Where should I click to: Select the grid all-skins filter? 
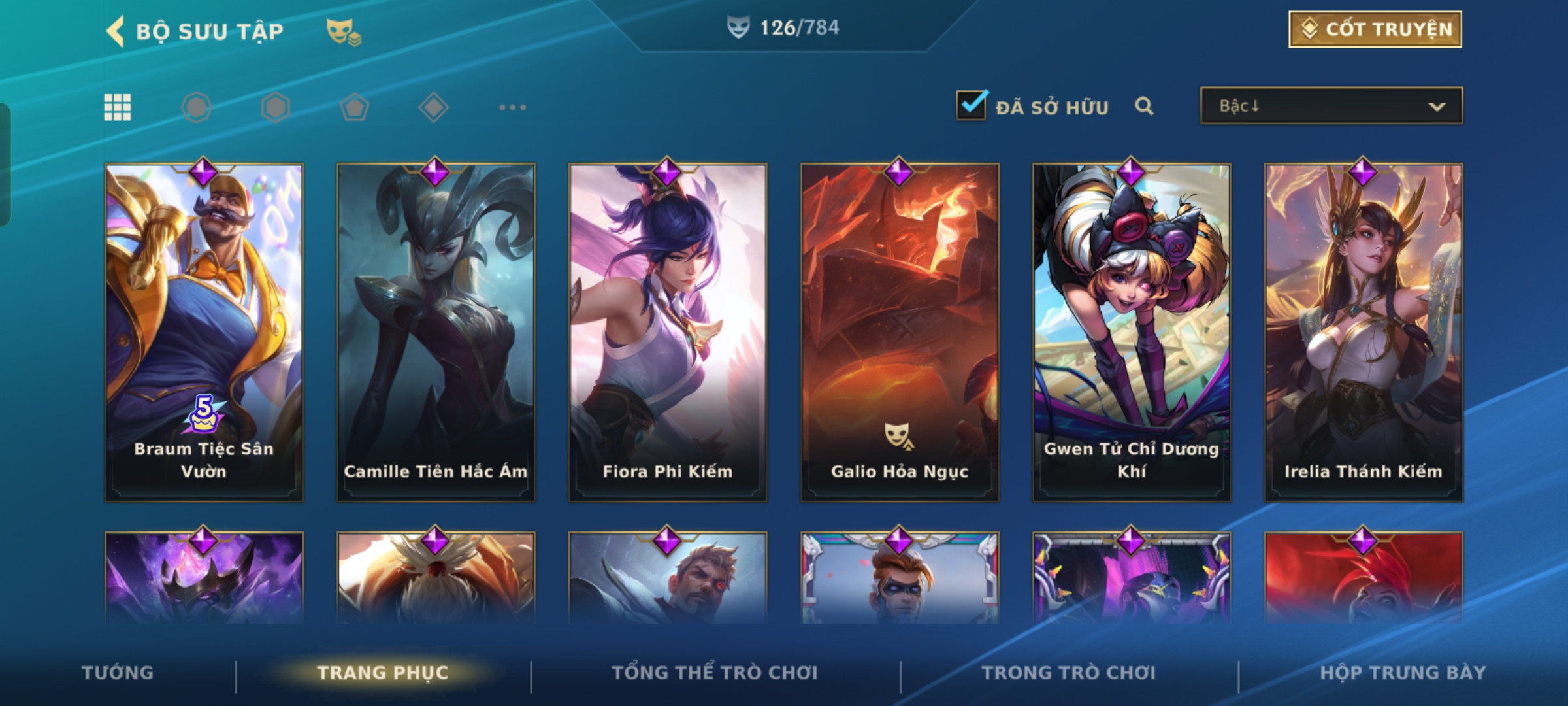coord(118,107)
